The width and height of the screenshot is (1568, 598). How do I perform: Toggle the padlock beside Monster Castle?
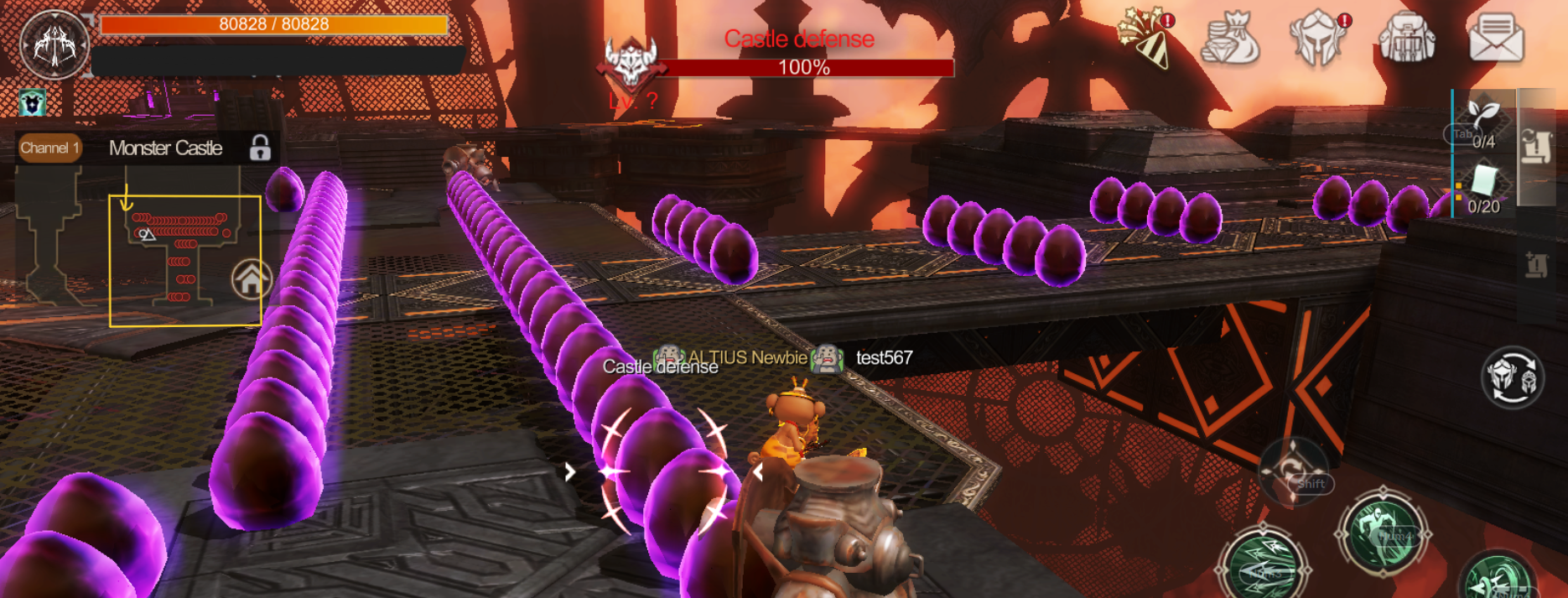260,148
